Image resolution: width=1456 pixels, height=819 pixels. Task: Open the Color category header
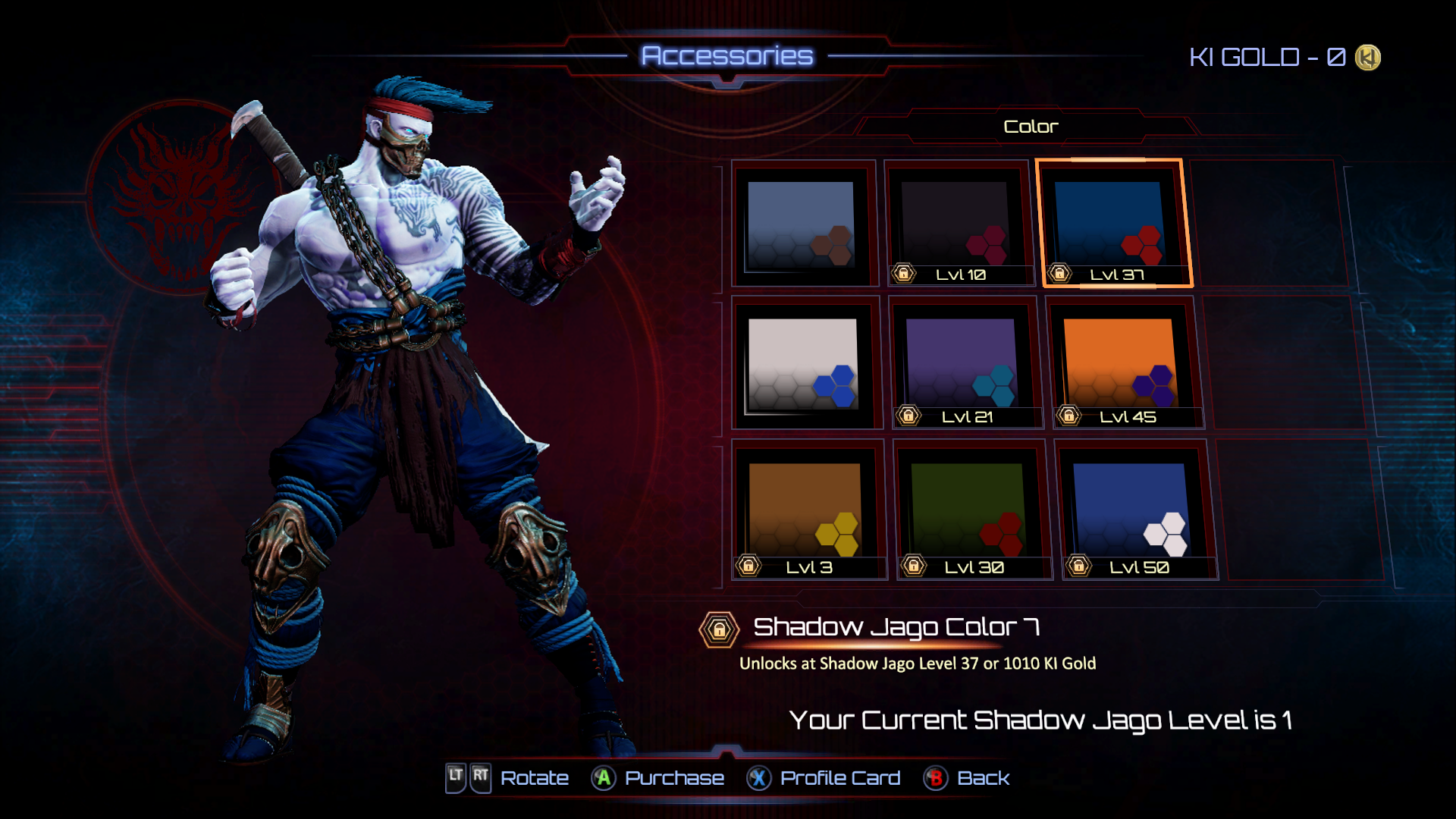tap(1030, 127)
